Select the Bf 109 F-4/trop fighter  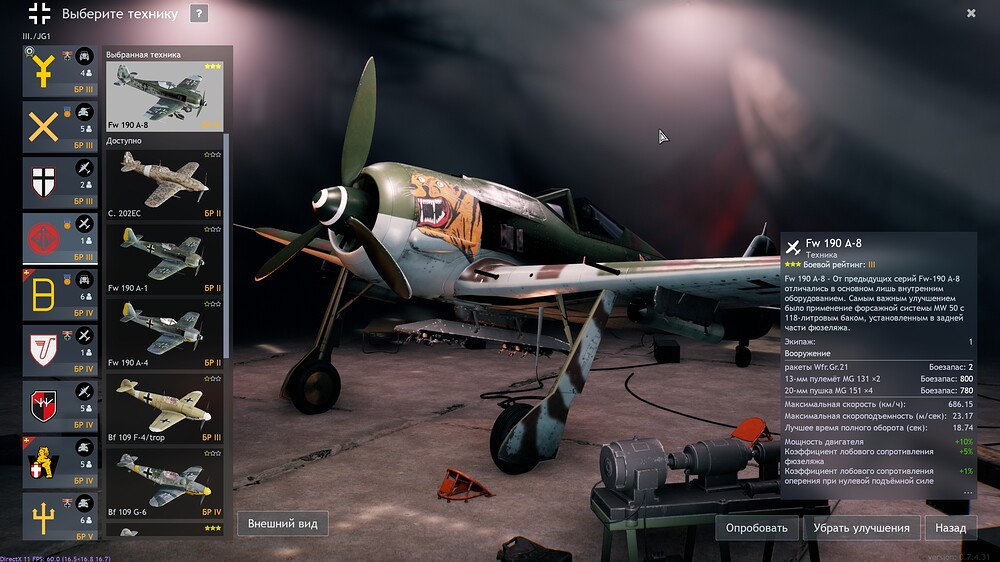[x=164, y=408]
